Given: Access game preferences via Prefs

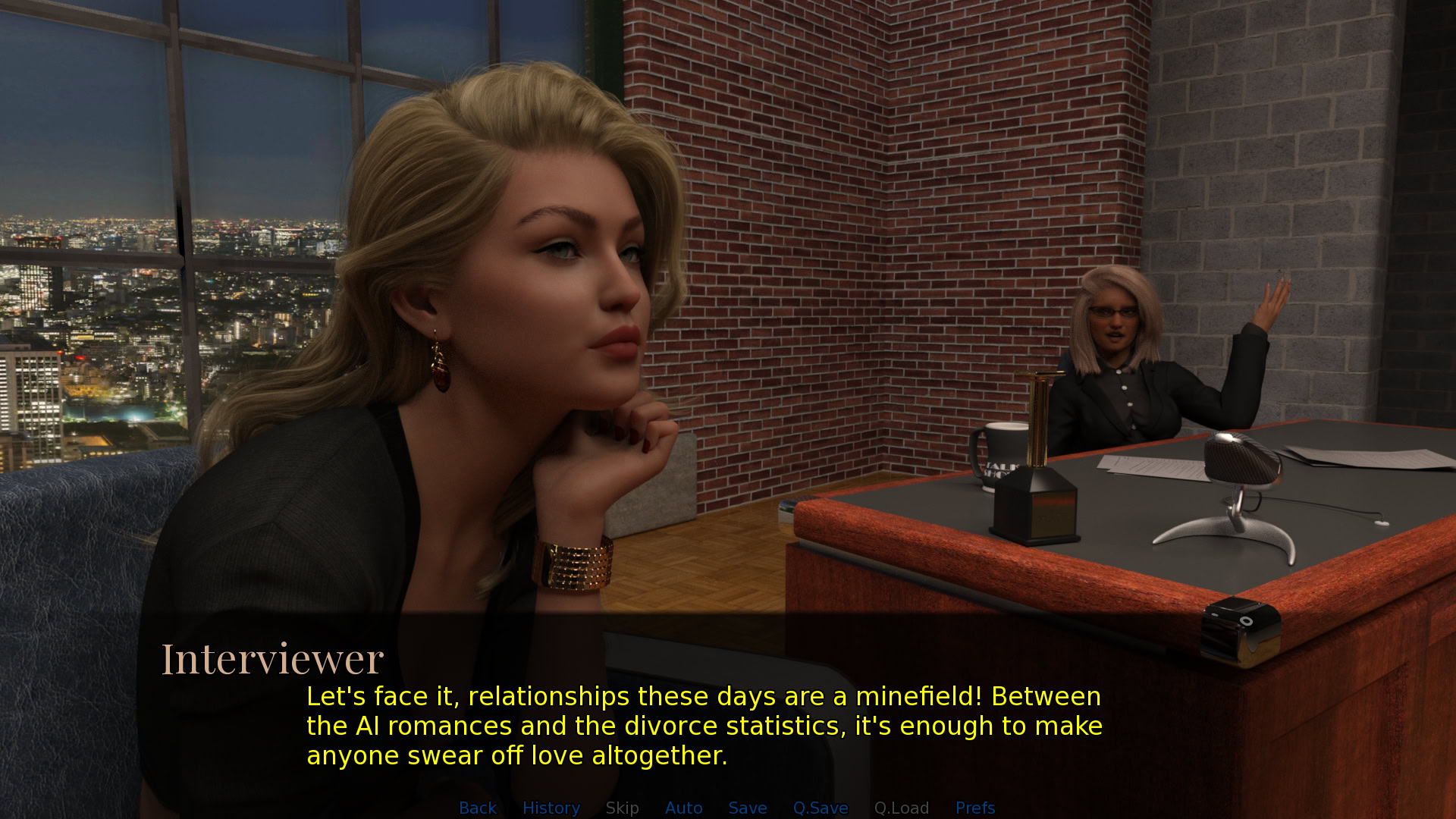Looking at the screenshot, I should (975, 808).
